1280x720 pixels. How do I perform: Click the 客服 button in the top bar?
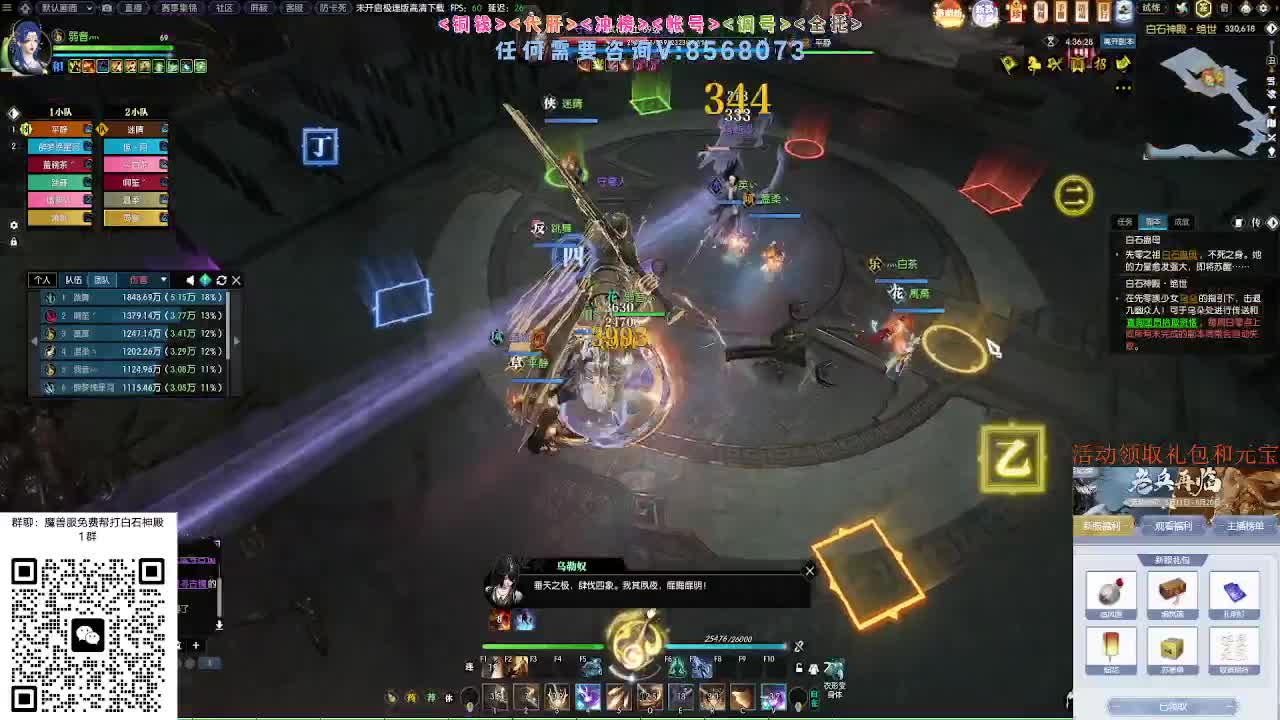pos(294,9)
